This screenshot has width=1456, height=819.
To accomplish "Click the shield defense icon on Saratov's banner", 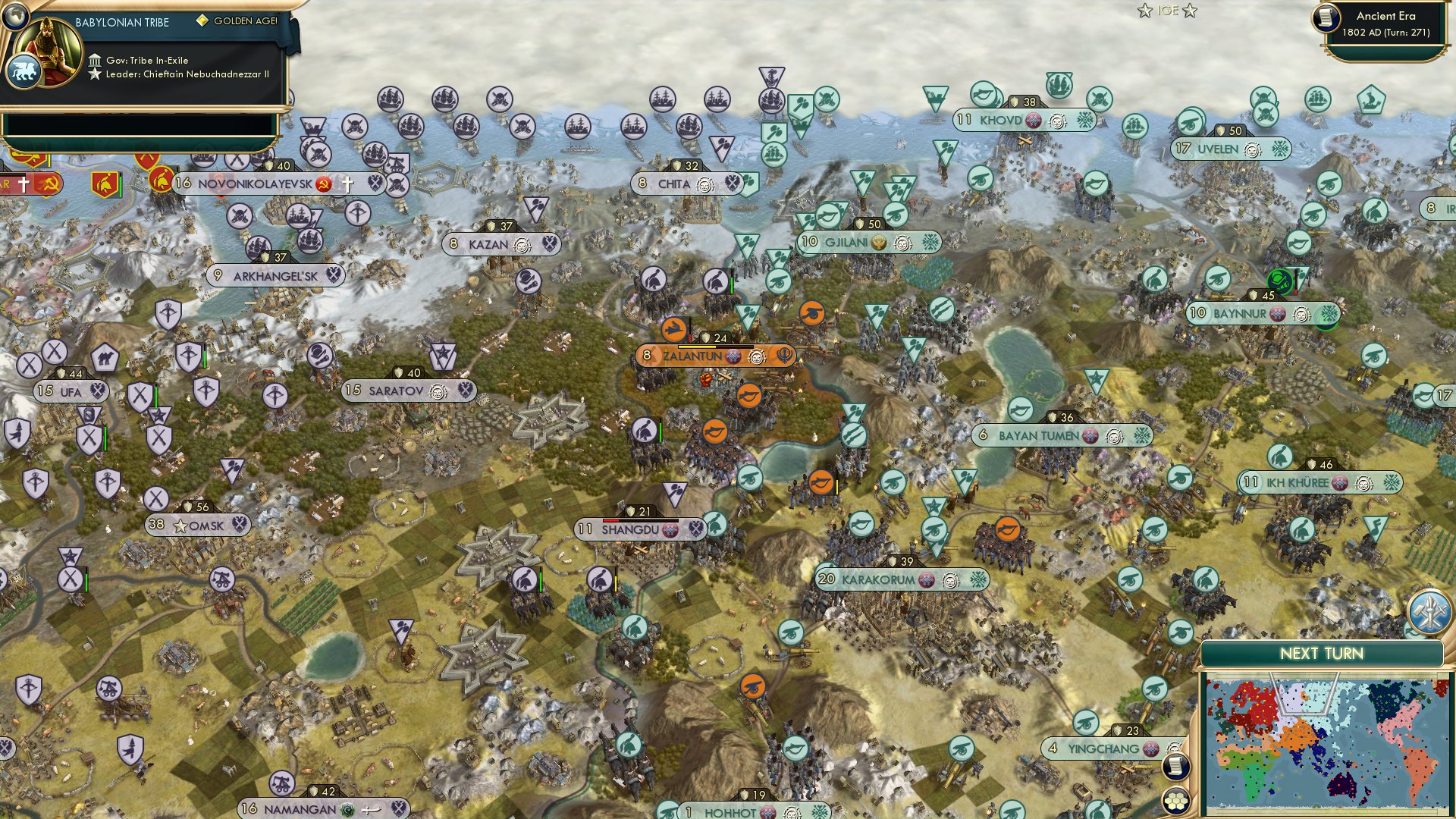I will [399, 372].
